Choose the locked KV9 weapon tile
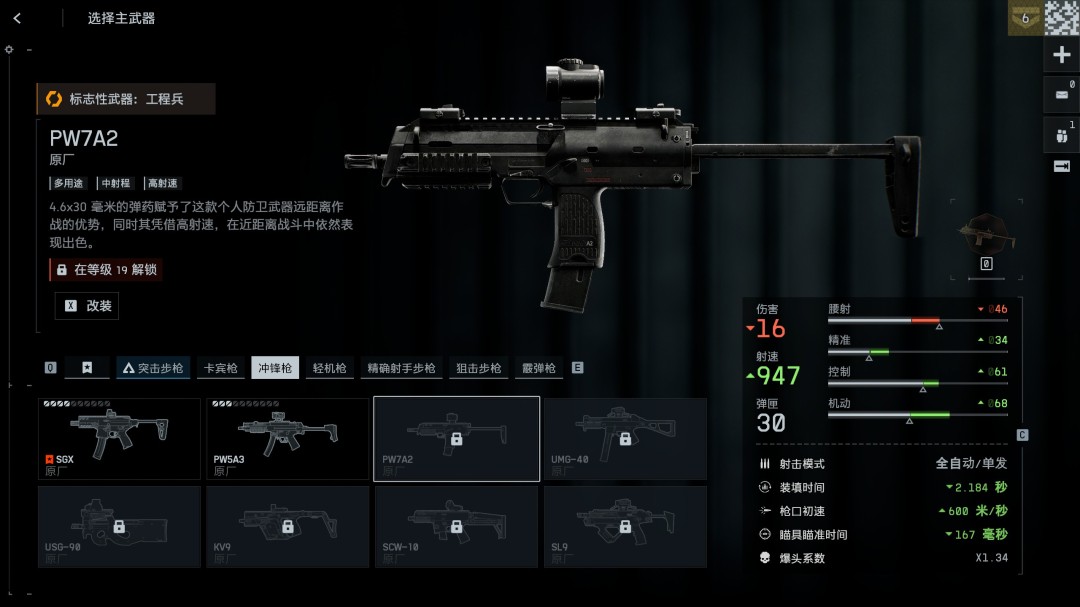The height and width of the screenshot is (607, 1080). (x=288, y=526)
